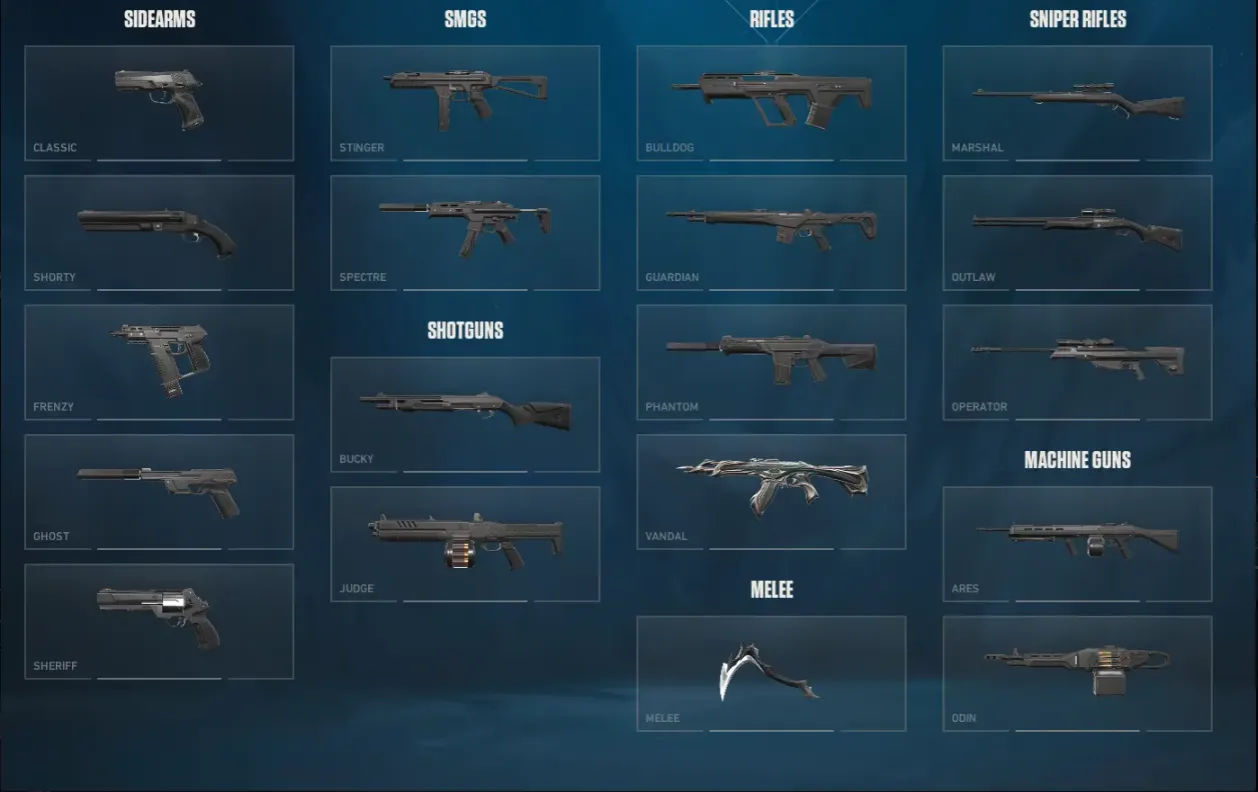Choose the Shorty weapon card
Image resolution: width=1258 pixels, height=792 pixels.
pyautogui.click(x=159, y=233)
